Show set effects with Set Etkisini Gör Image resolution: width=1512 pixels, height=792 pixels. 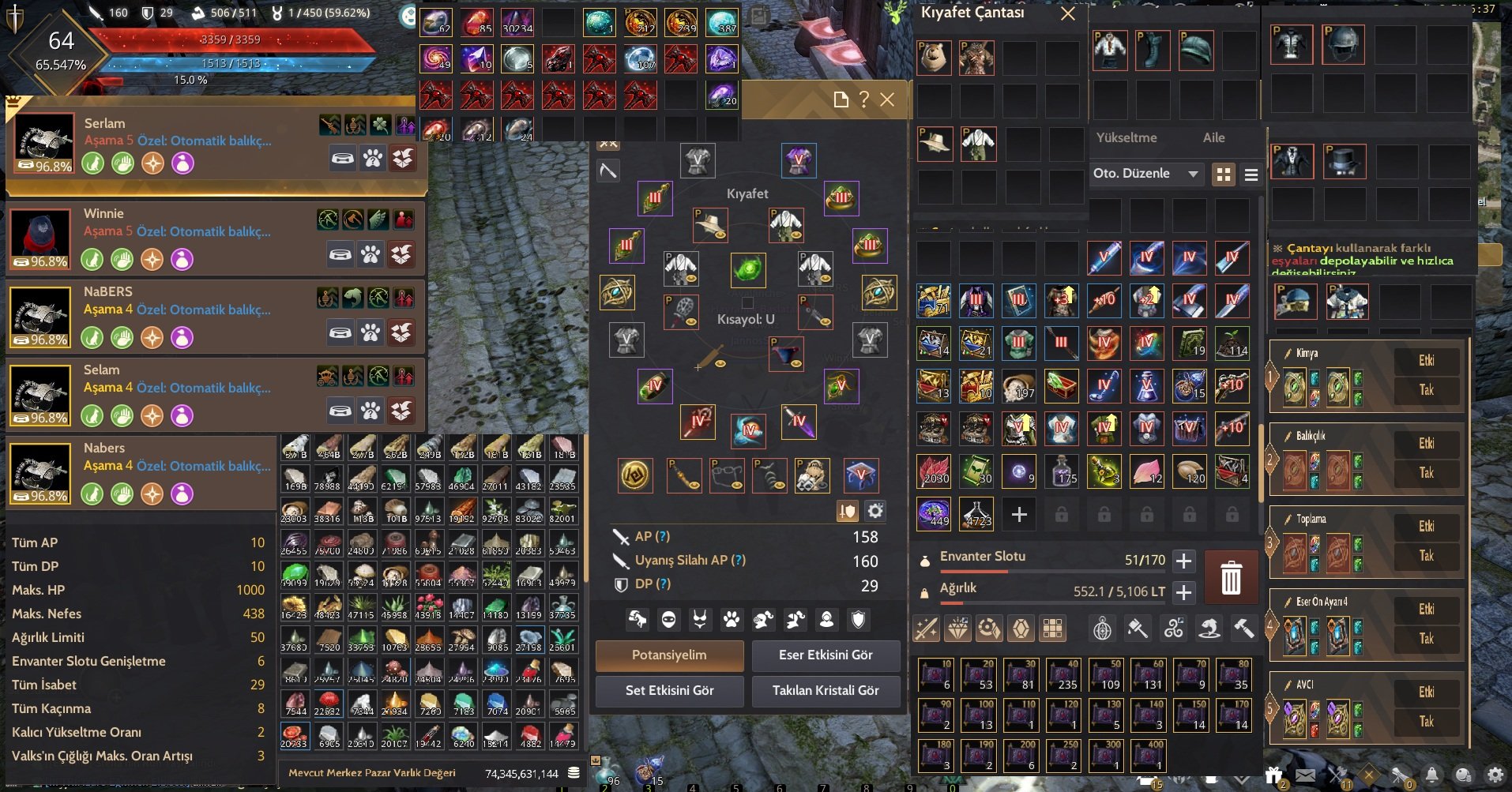(669, 691)
